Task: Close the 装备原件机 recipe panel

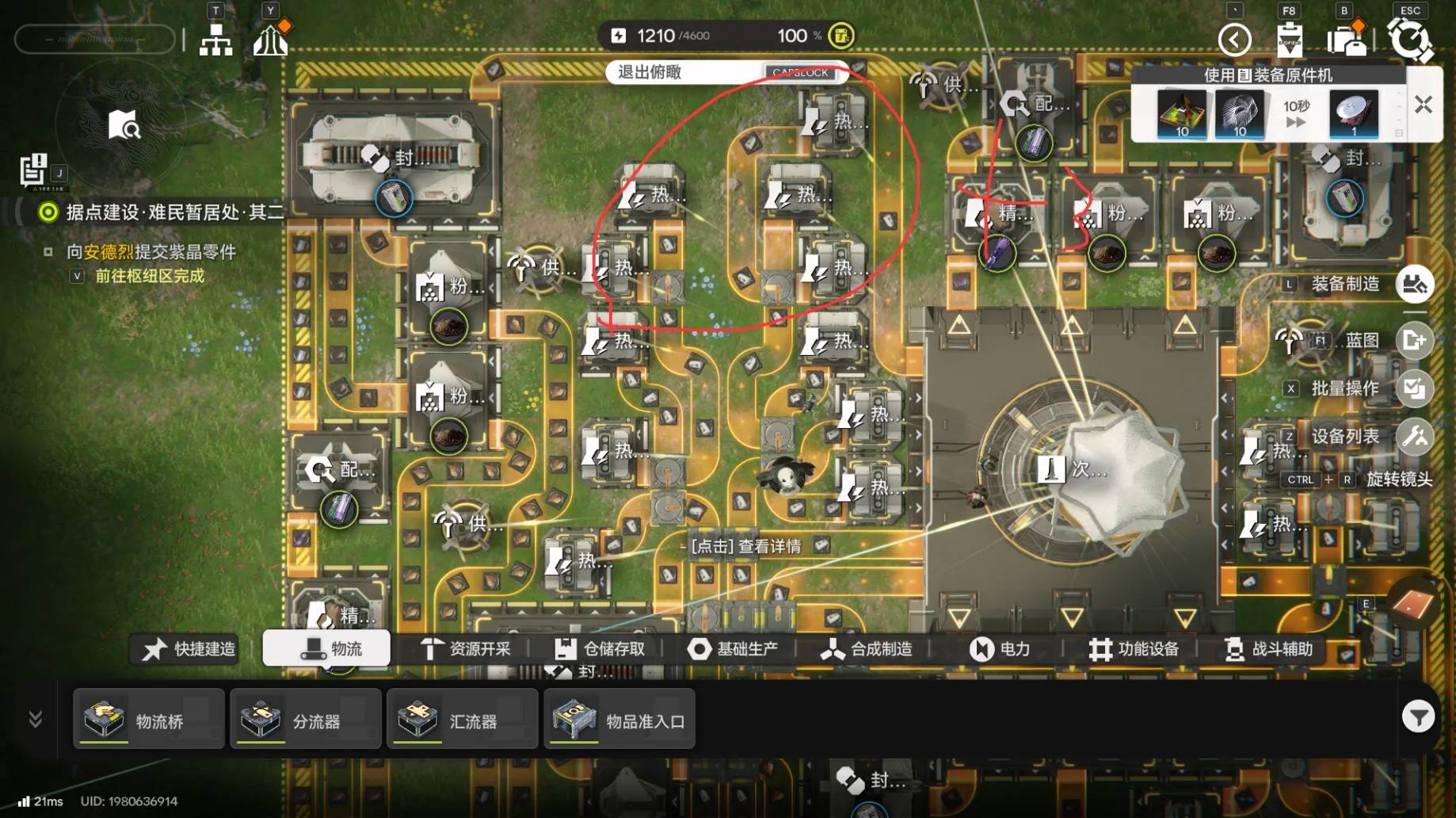Action: tap(1424, 105)
